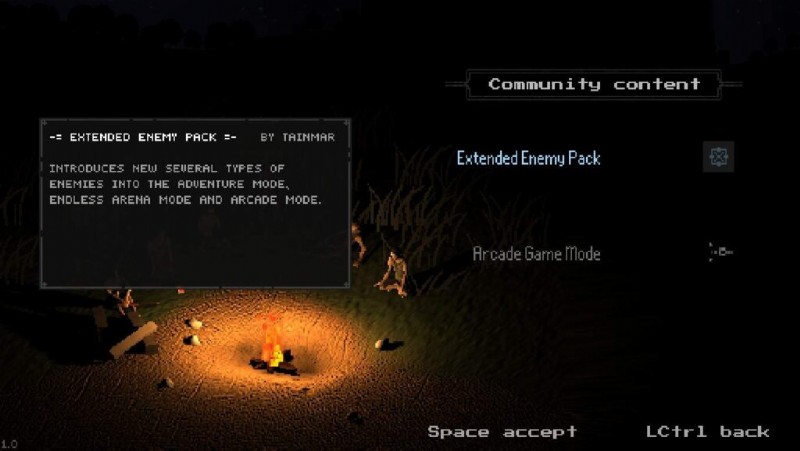
Task: Click the icon beside Extended Enemy Pack
Action: click(x=718, y=157)
